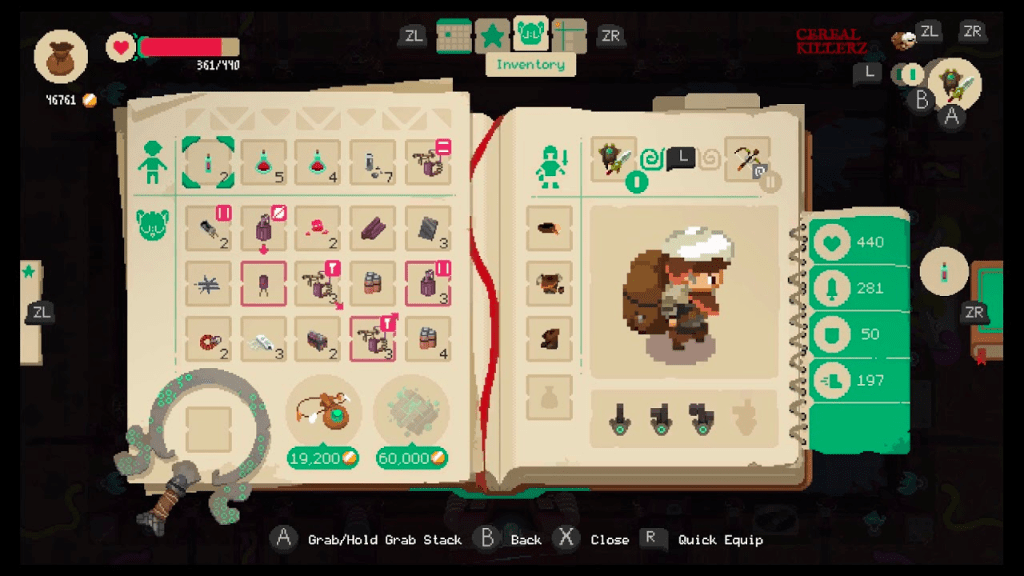This screenshot has height=576, width=1024.
Task: Click the empty slot inside the ring
Action: (208, 429)
